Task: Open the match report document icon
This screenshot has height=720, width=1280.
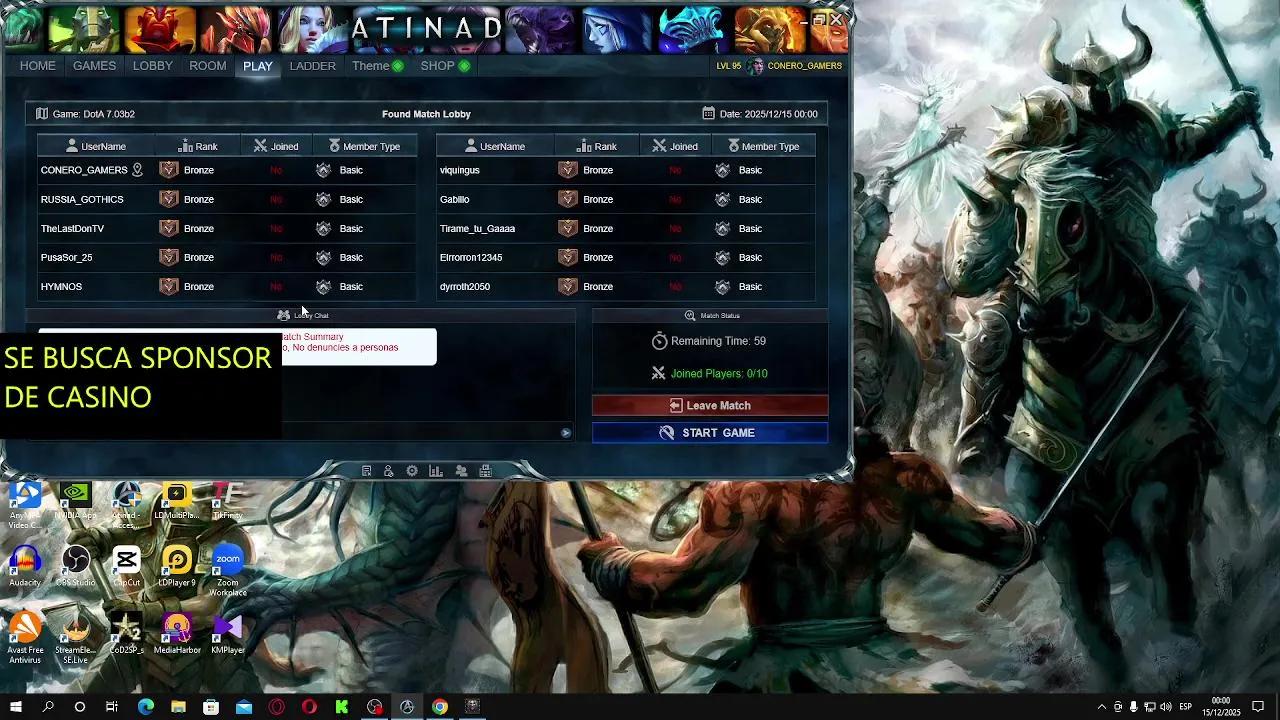Action: 366,469
